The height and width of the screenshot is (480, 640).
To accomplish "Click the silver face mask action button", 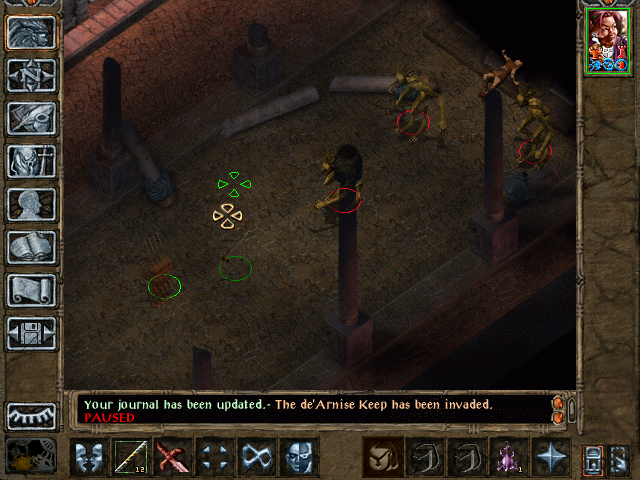I will pos(299,458).
